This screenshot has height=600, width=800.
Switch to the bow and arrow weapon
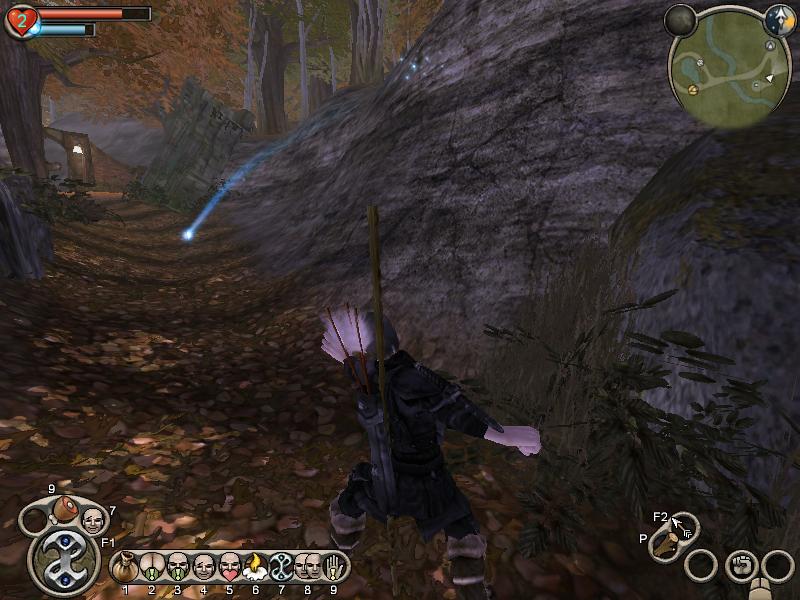pos(685,527)
